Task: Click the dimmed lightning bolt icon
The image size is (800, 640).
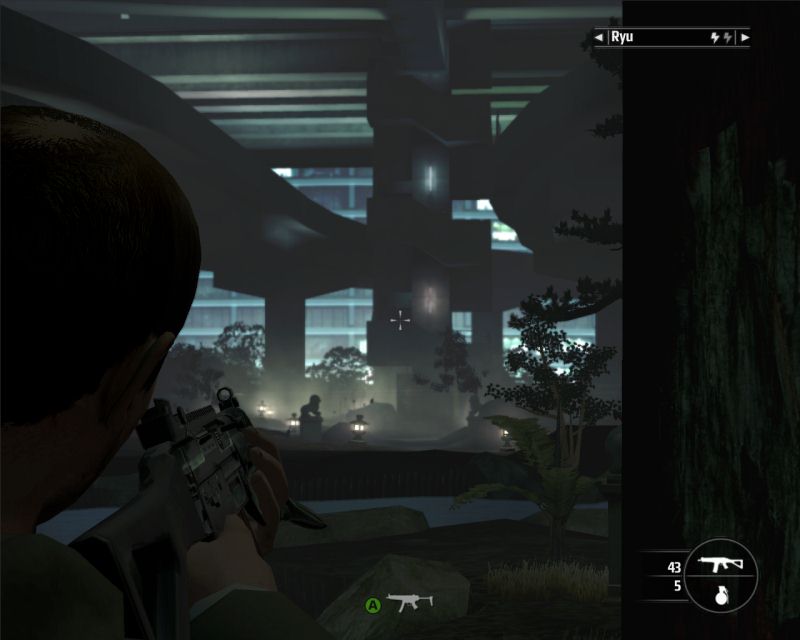Action: (x=728, y=38)
